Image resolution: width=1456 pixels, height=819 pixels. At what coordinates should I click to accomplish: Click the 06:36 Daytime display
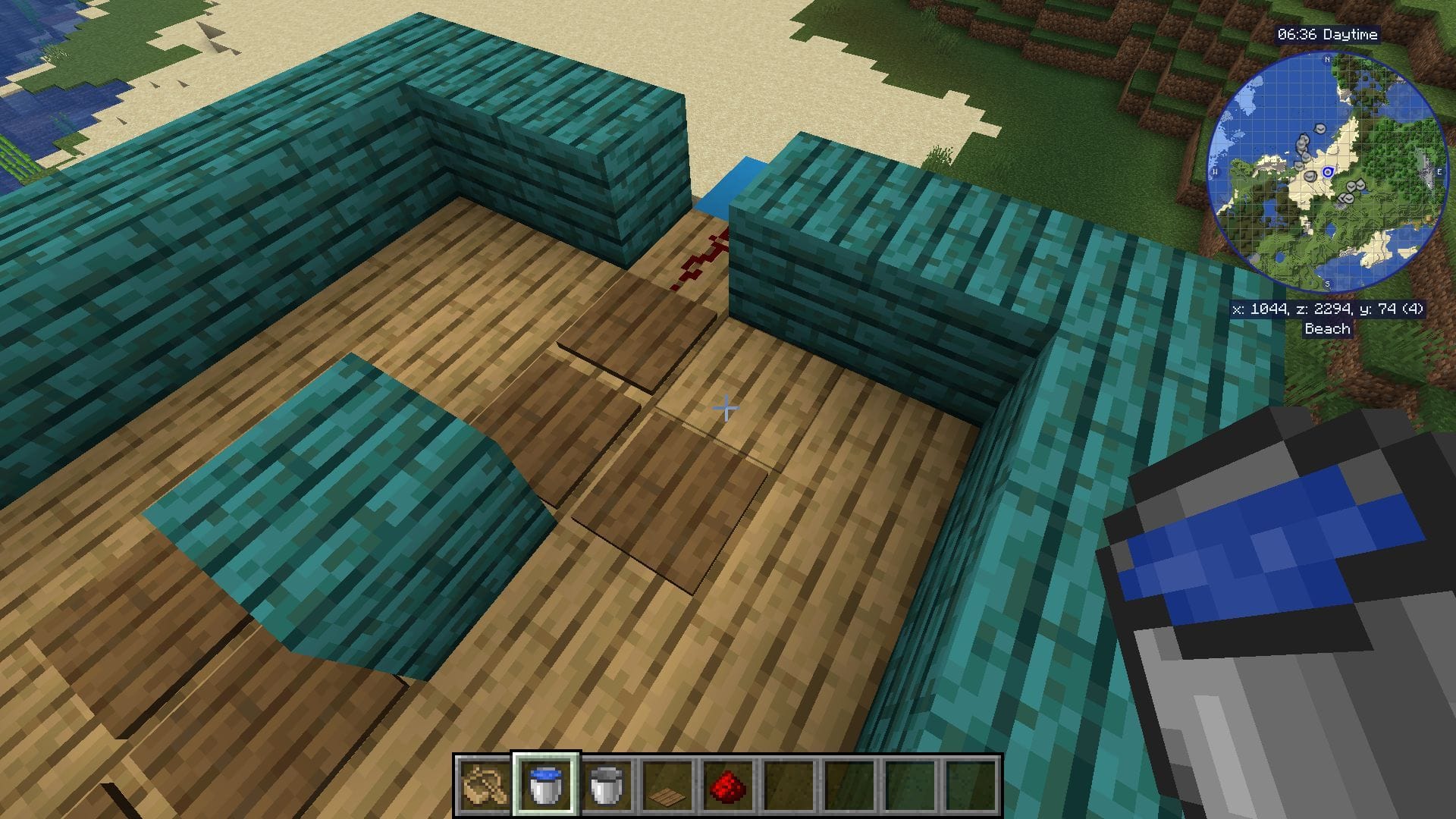(x=1329, y=33)
